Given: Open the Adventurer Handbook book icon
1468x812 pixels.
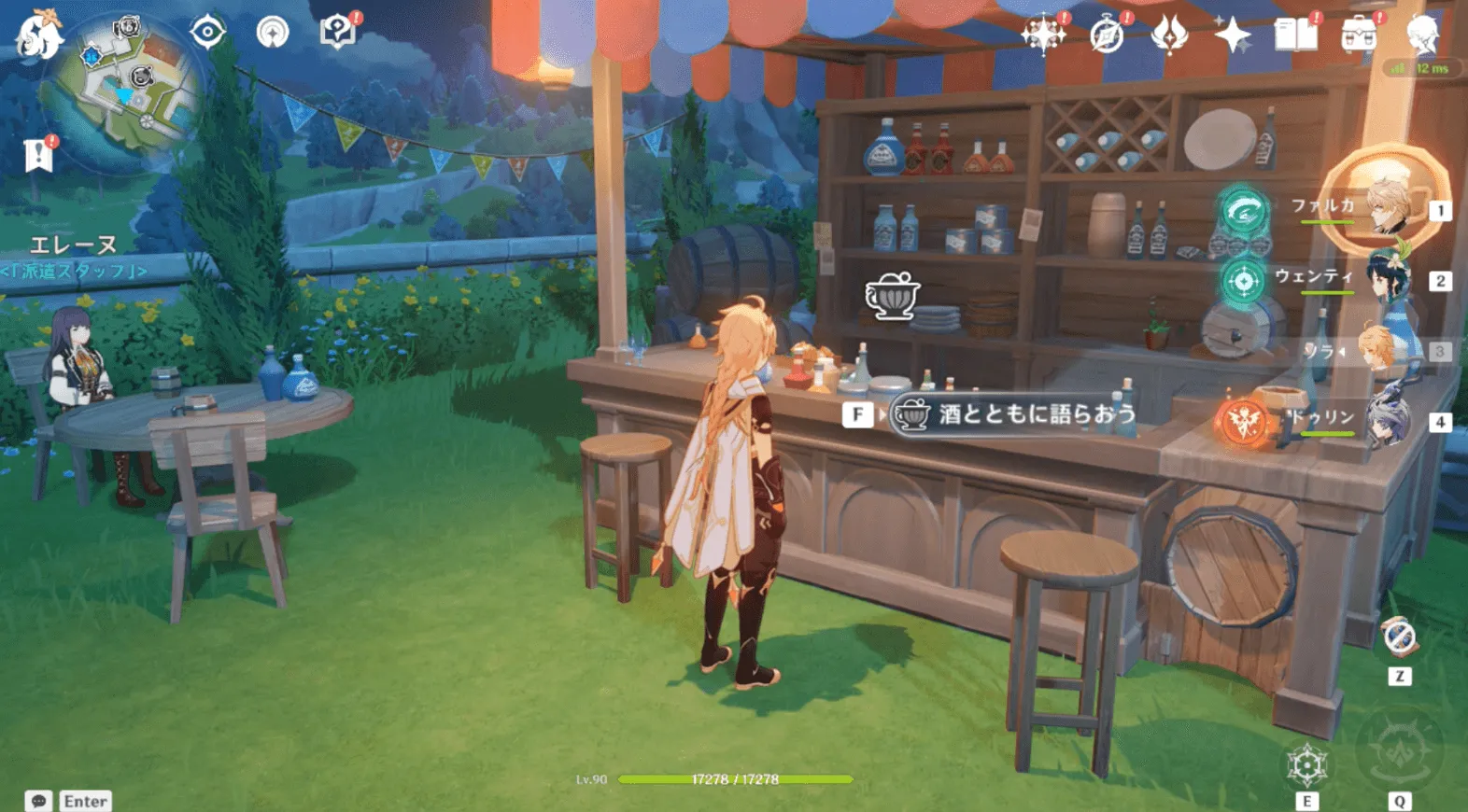Looking at the screenshot, I should (x=1296, y=35).
